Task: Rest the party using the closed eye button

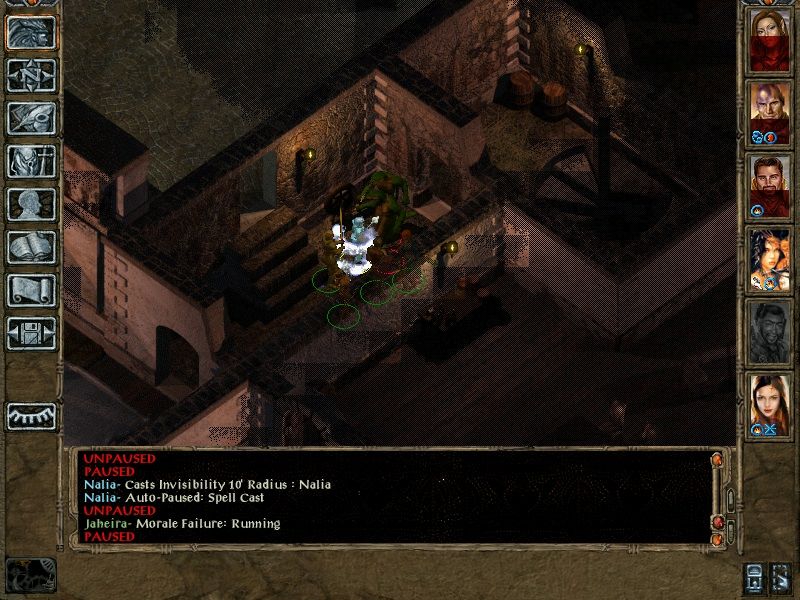Action: pyautogui.click(x=31, y=415)
